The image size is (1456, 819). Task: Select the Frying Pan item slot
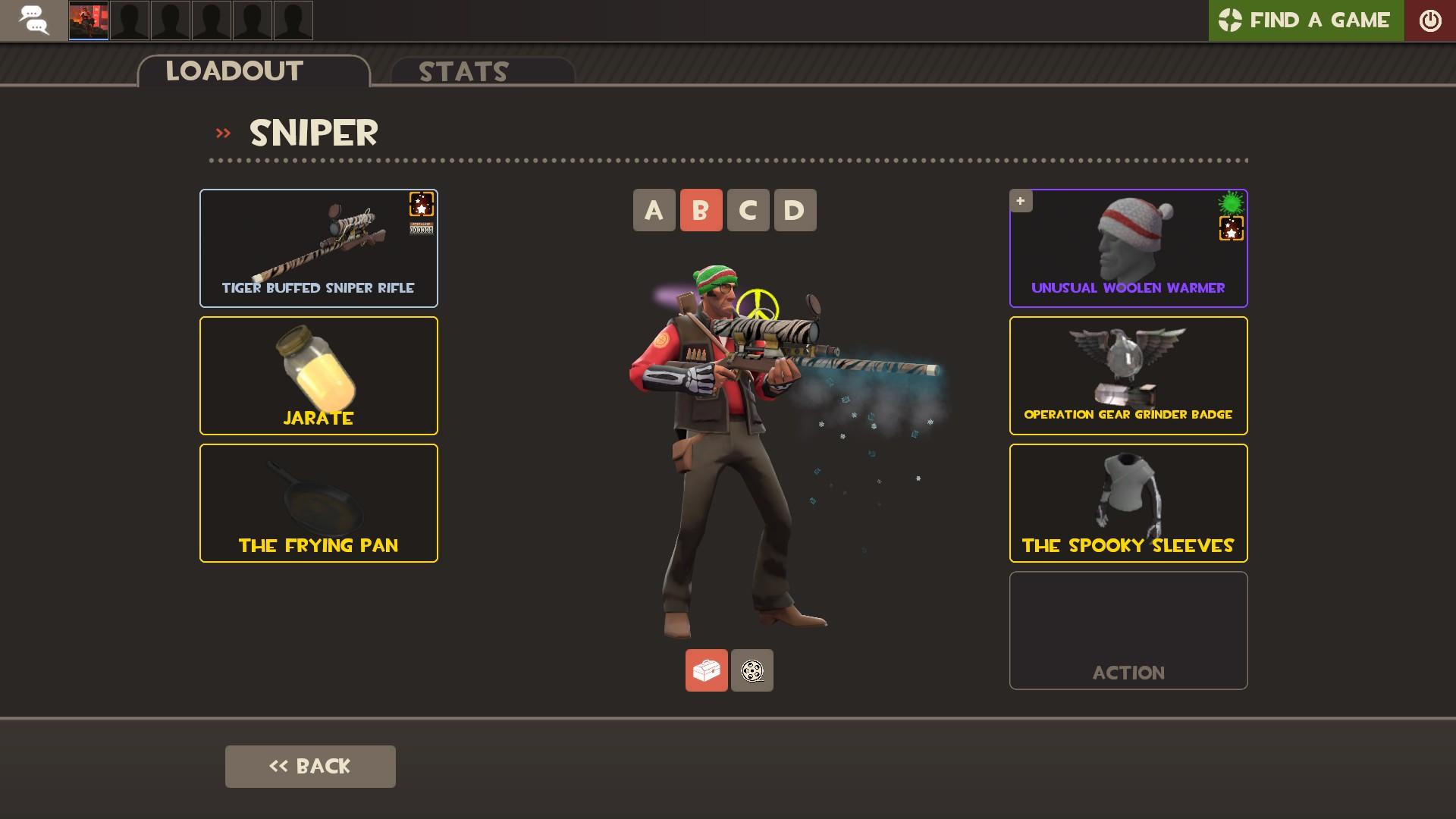[318, 502]
